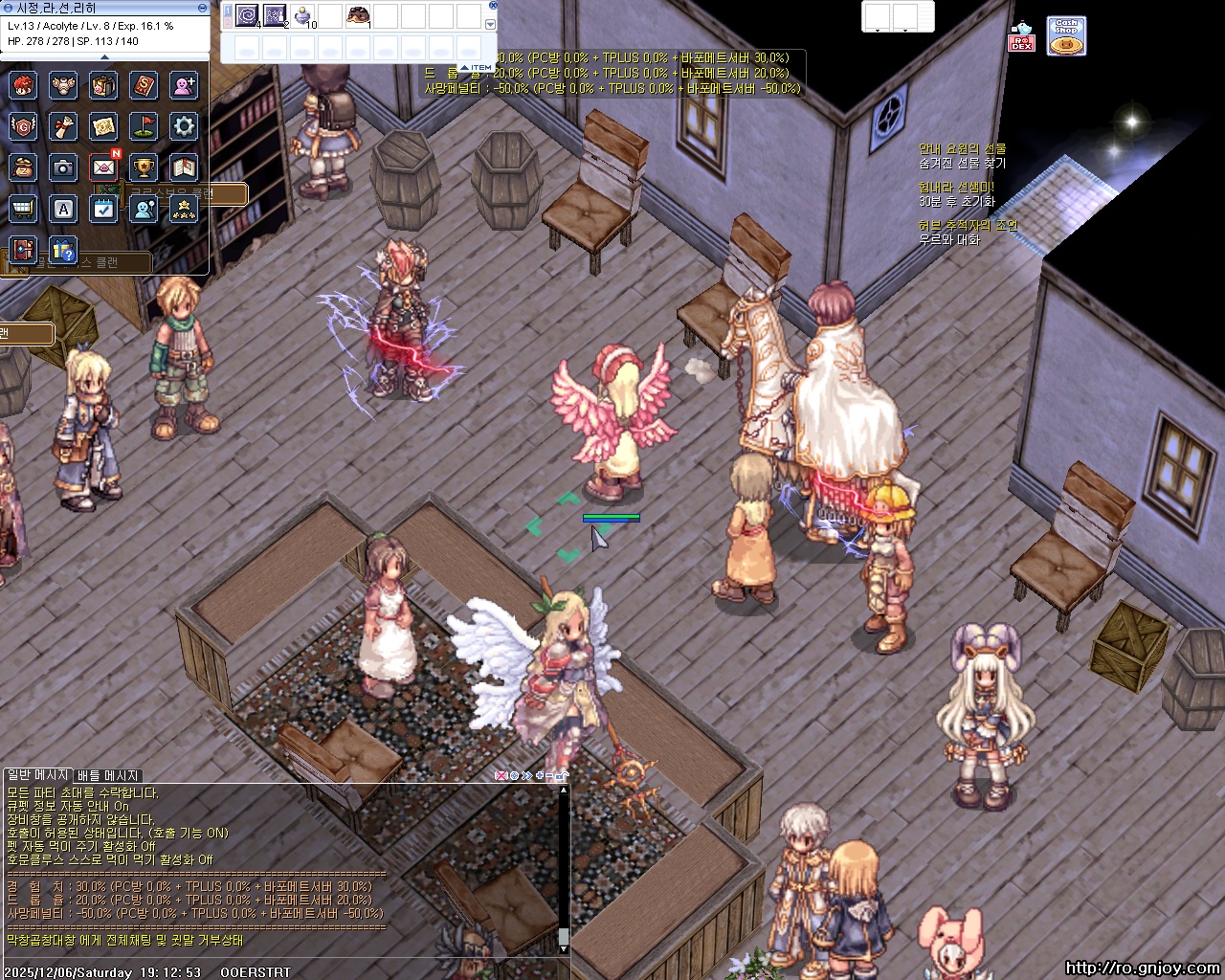This screenshot has height=980, width=1225.
Task: Click the mail envelope icon with new badge
Action: tap(103, 167)
